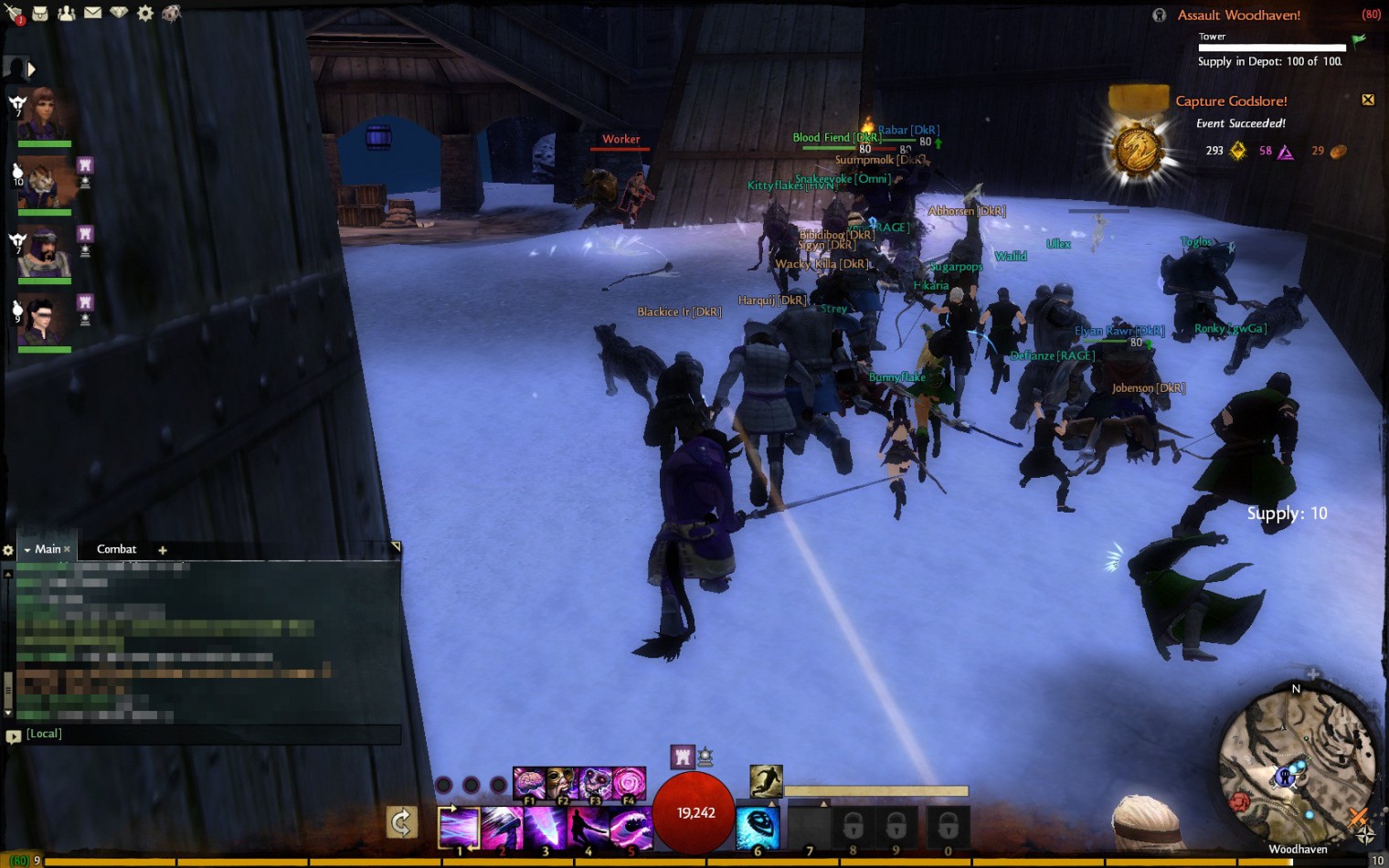Open the chat options gear
The height and width of the screenshot is (868, 1389).
point(8,550)
